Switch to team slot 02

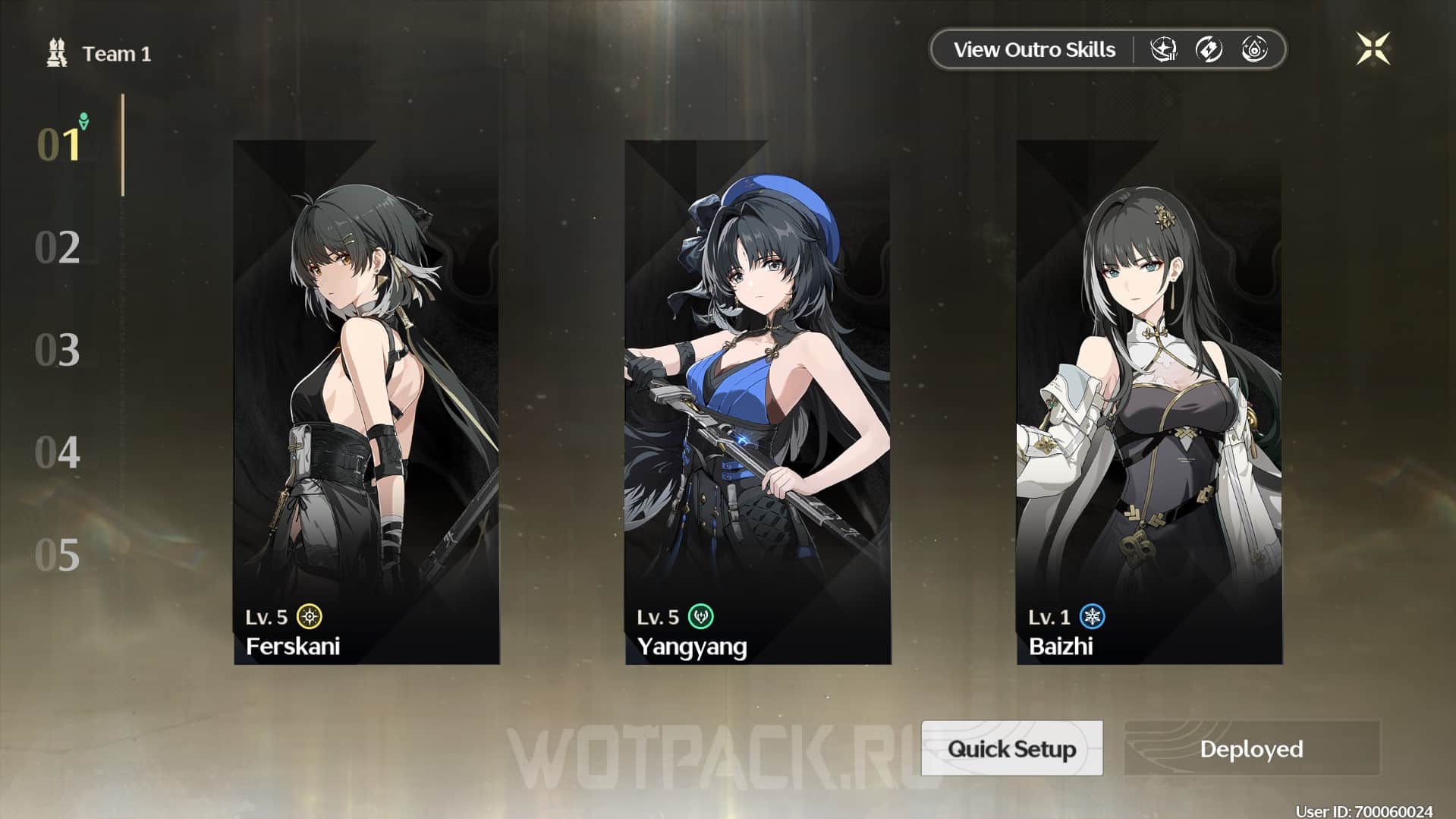coord(58,247)
